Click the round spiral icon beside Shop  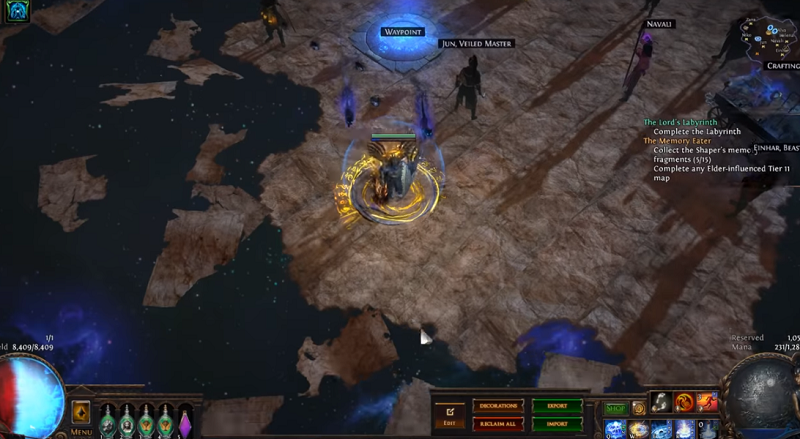tap(638, 408)
